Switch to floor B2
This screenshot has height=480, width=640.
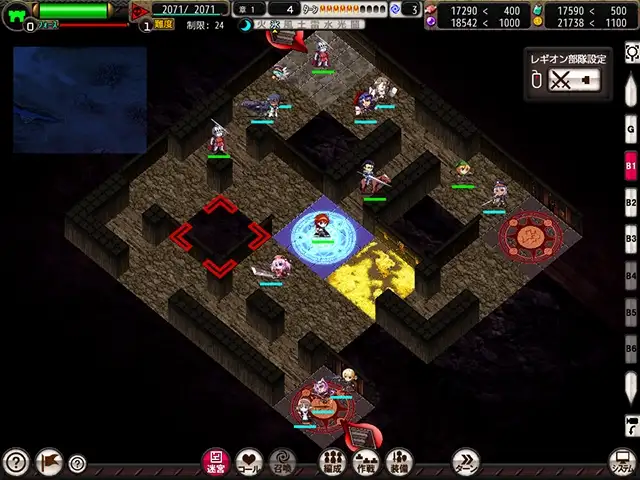click(631, 203)
